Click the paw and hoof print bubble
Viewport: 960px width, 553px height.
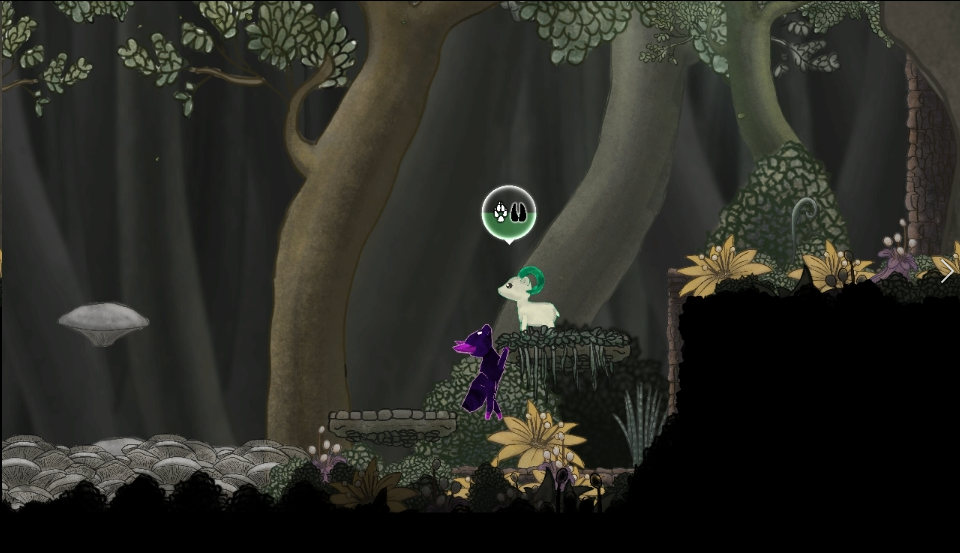click(509, 213)
